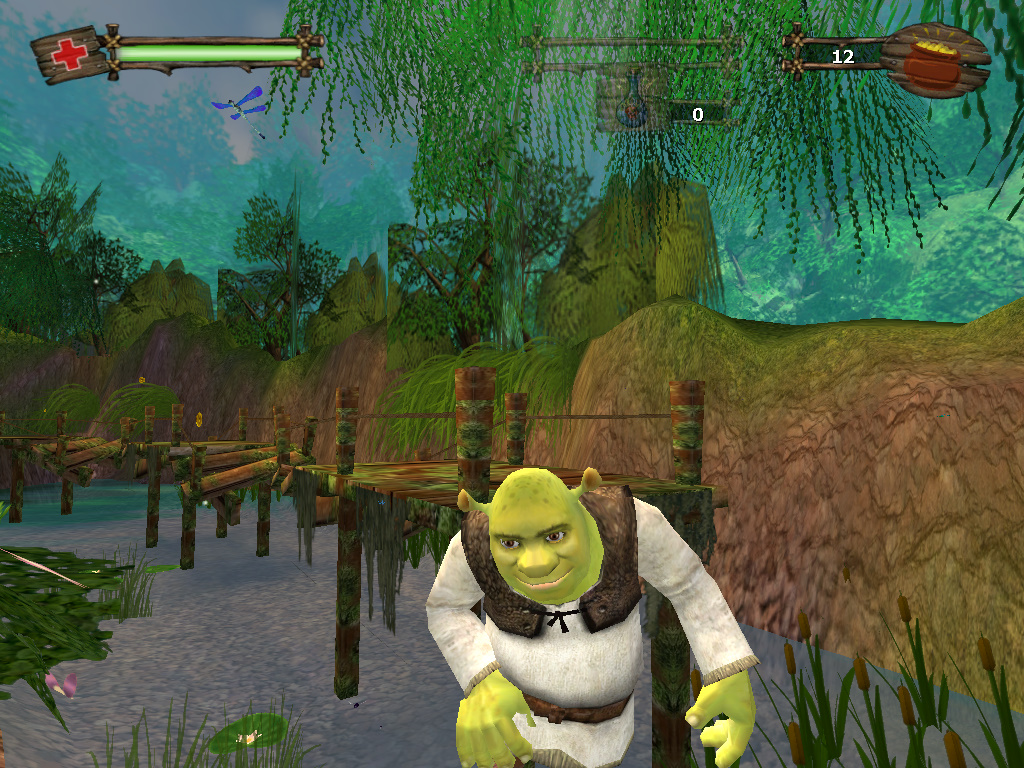Select the potion bottle icon

pyautogui.click(x=630, y=108)
